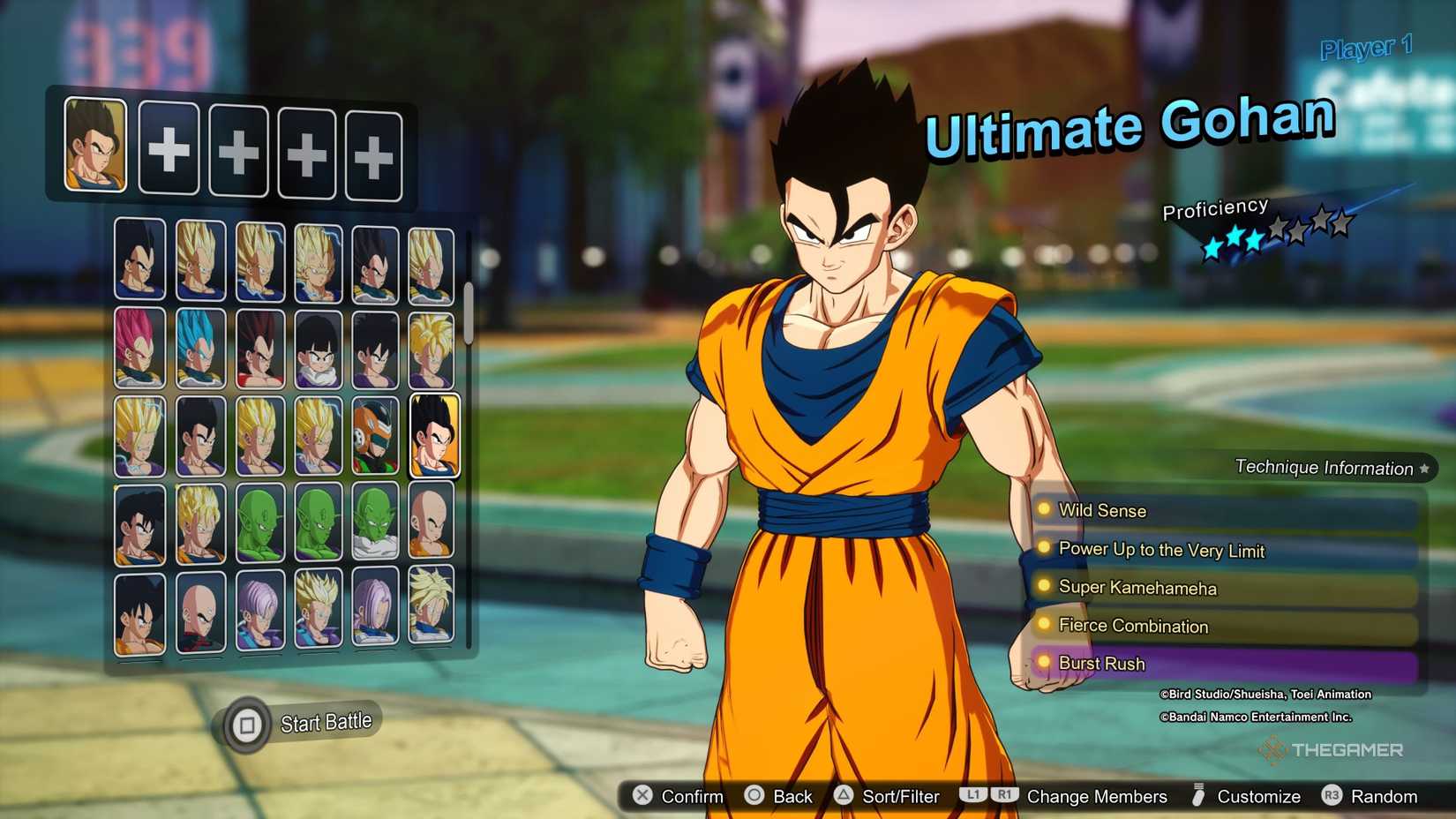This screenshot has height=819, width=1456.
Task: Select Ultimate Gohan's team slot at top
Action: [x=95, y=146]
